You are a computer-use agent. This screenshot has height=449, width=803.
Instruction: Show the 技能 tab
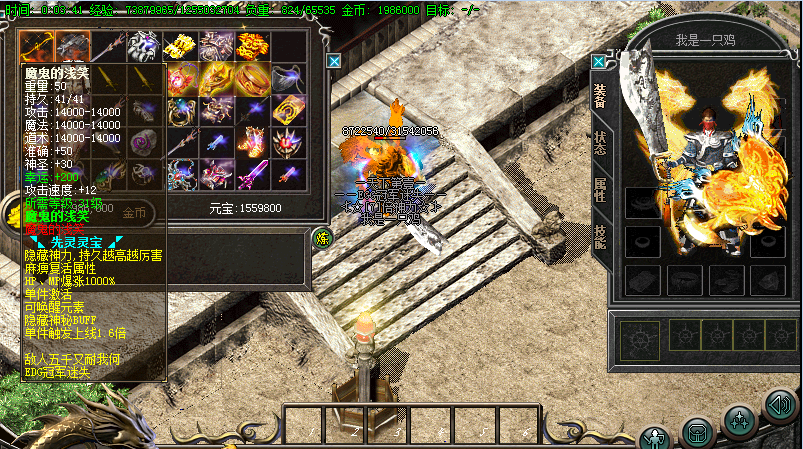tap(600, 237)
